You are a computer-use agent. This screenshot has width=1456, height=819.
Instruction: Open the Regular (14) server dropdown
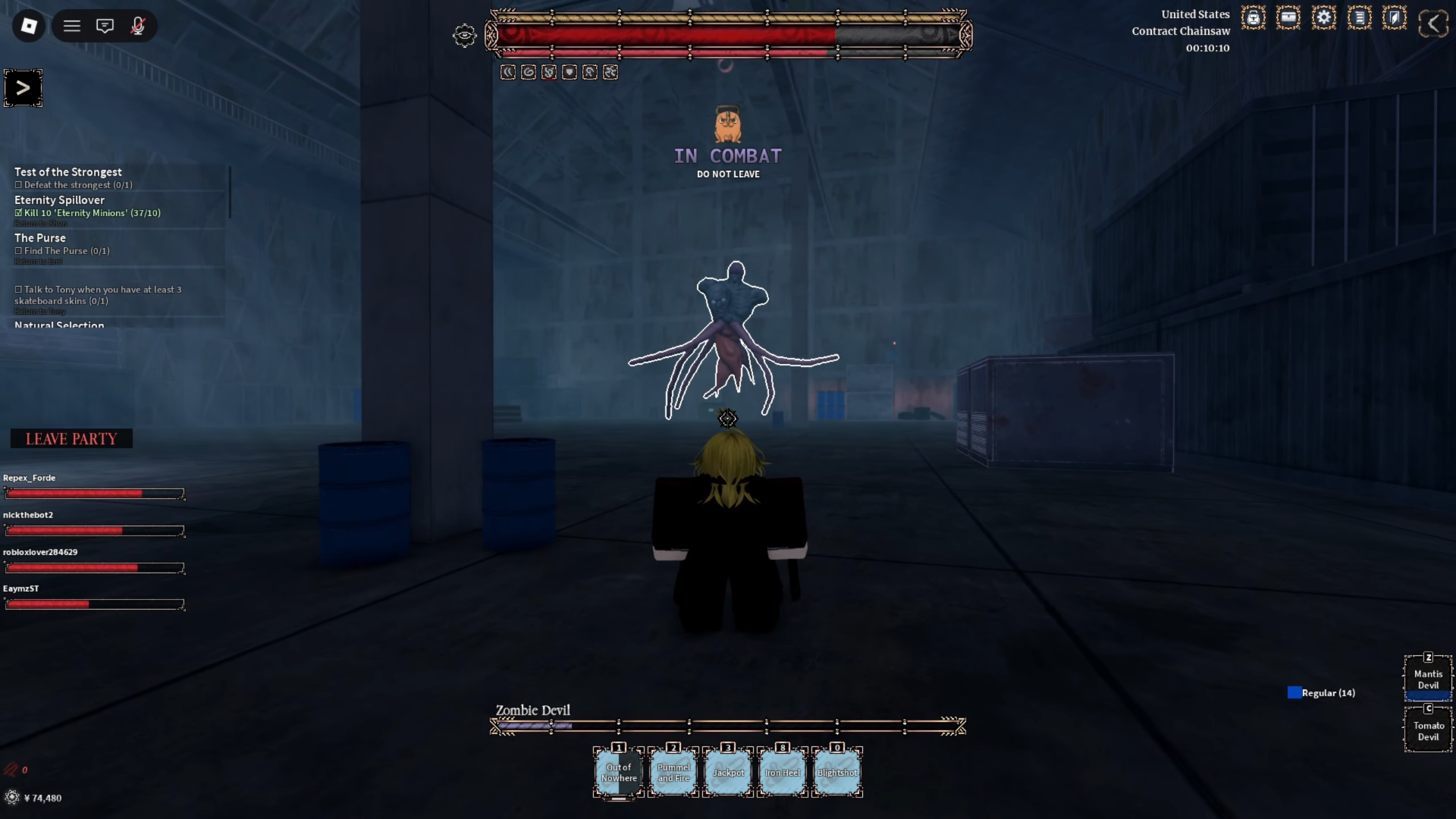(1322, 692)
